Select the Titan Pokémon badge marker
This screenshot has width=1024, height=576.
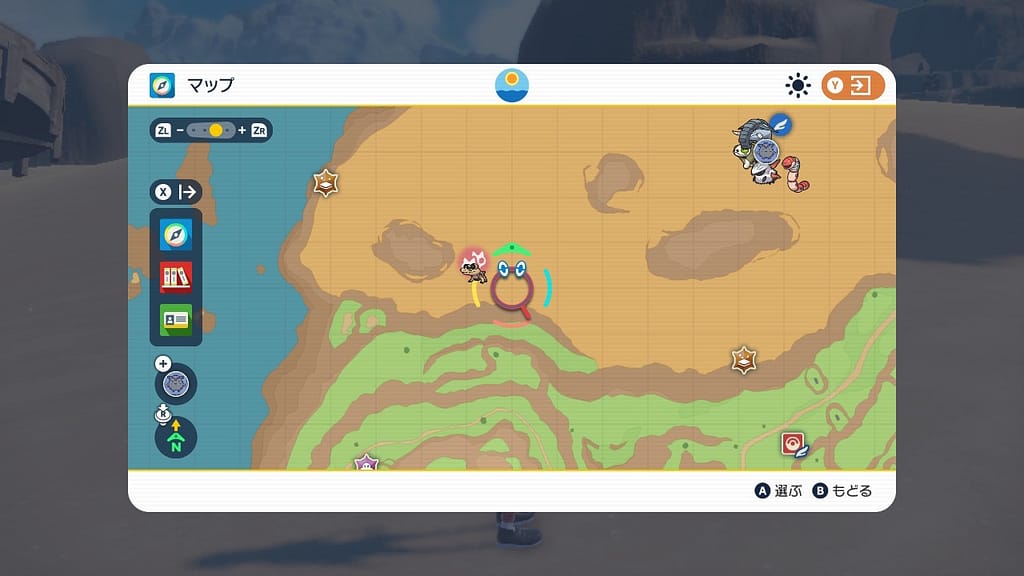pos(765,151)
